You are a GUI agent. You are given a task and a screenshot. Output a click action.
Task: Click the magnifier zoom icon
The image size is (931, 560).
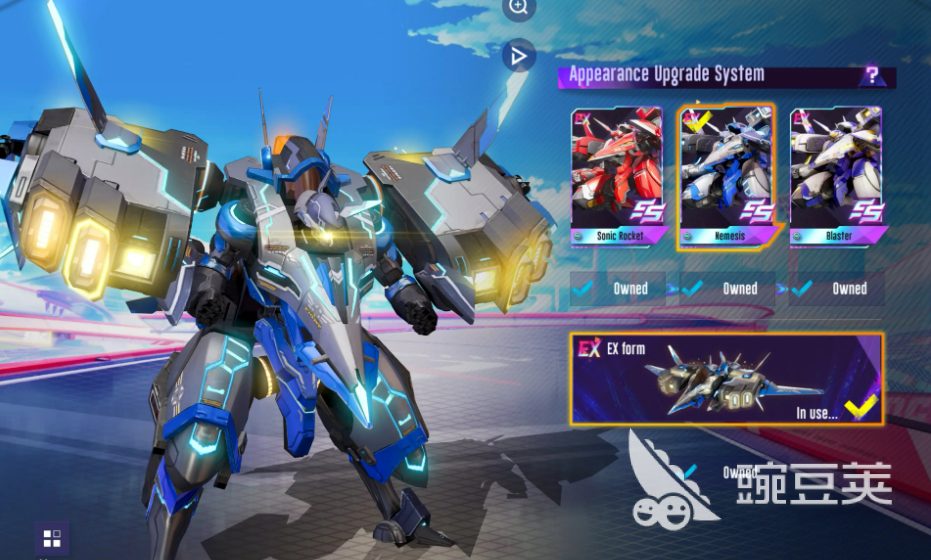518,7
